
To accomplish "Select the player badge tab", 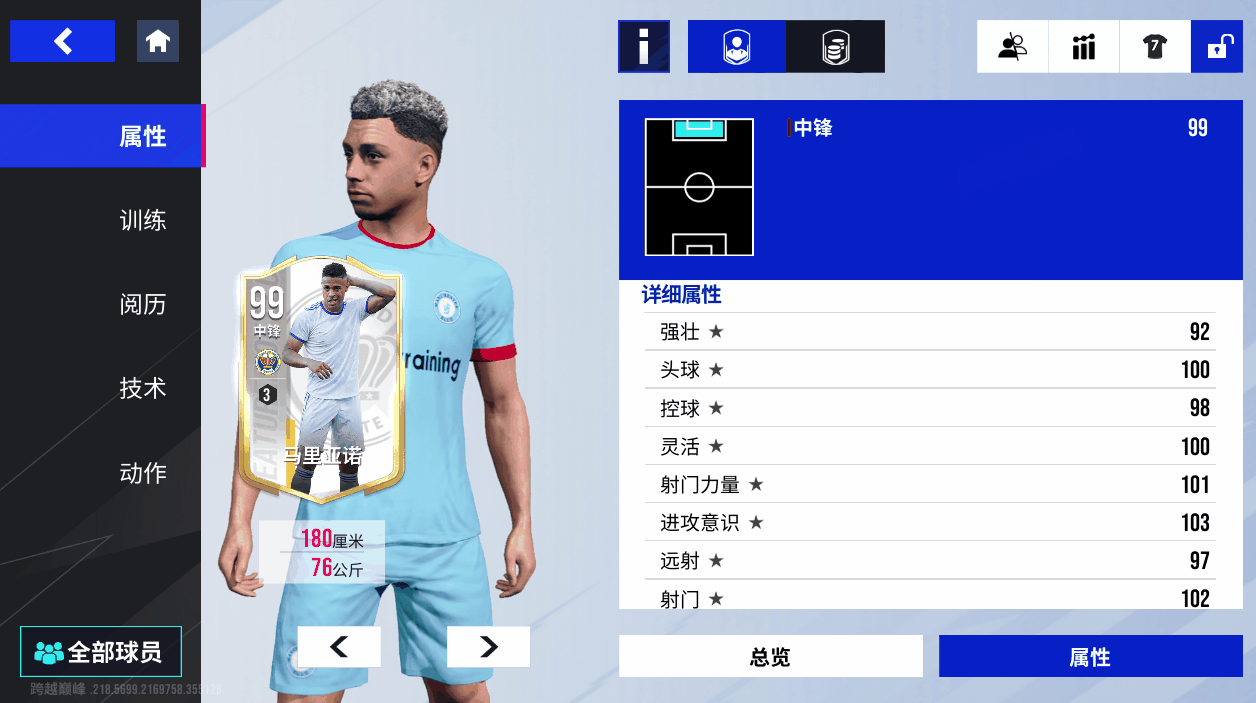I will tap(737, 46).
